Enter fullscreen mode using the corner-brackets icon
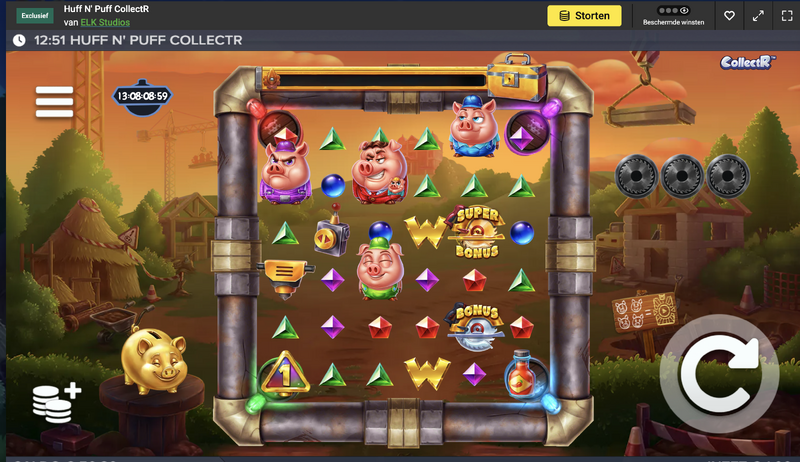Image resolution: width=800 pixels, height=462 pixels. tap(784, 16)
